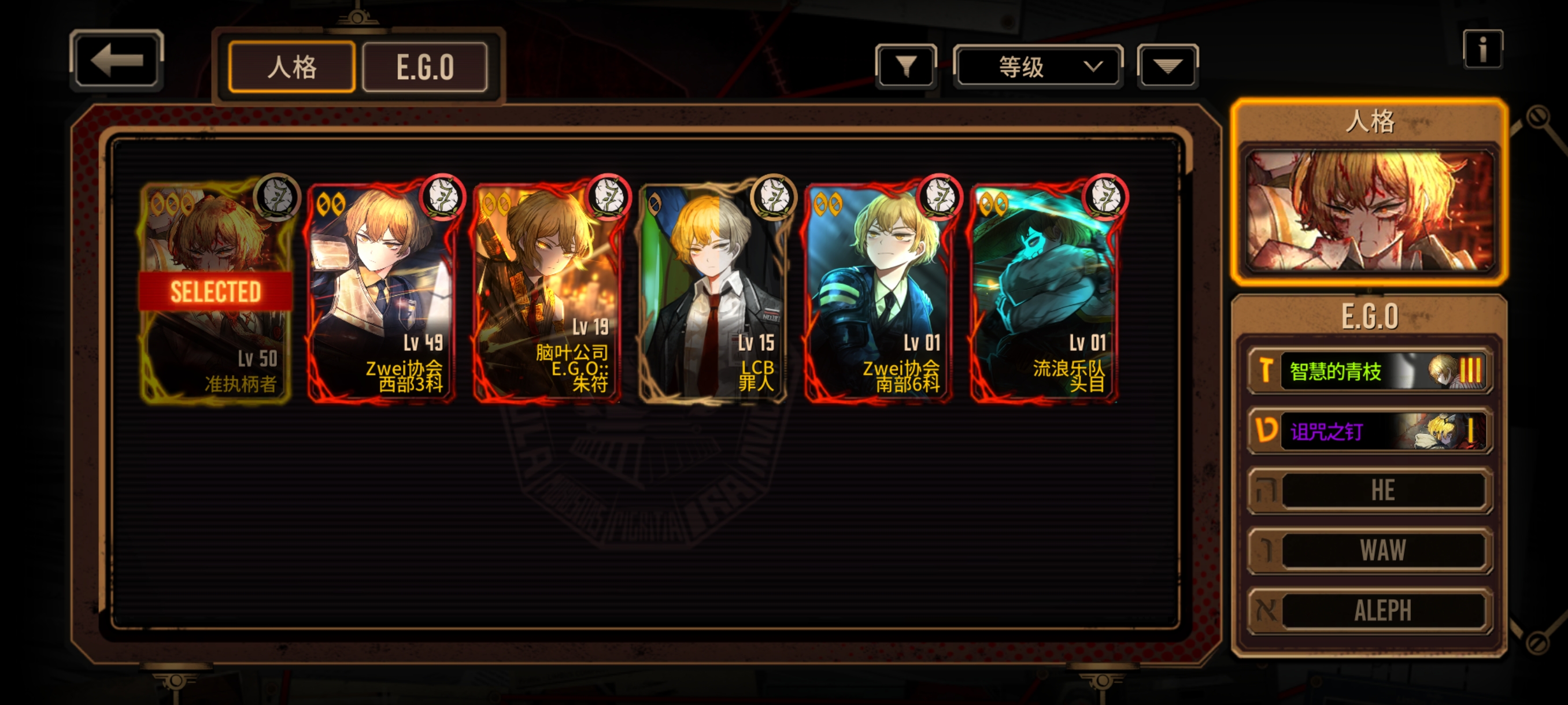
Task: Open the 等级 sort dropdown
Action: coord(1037,66)
